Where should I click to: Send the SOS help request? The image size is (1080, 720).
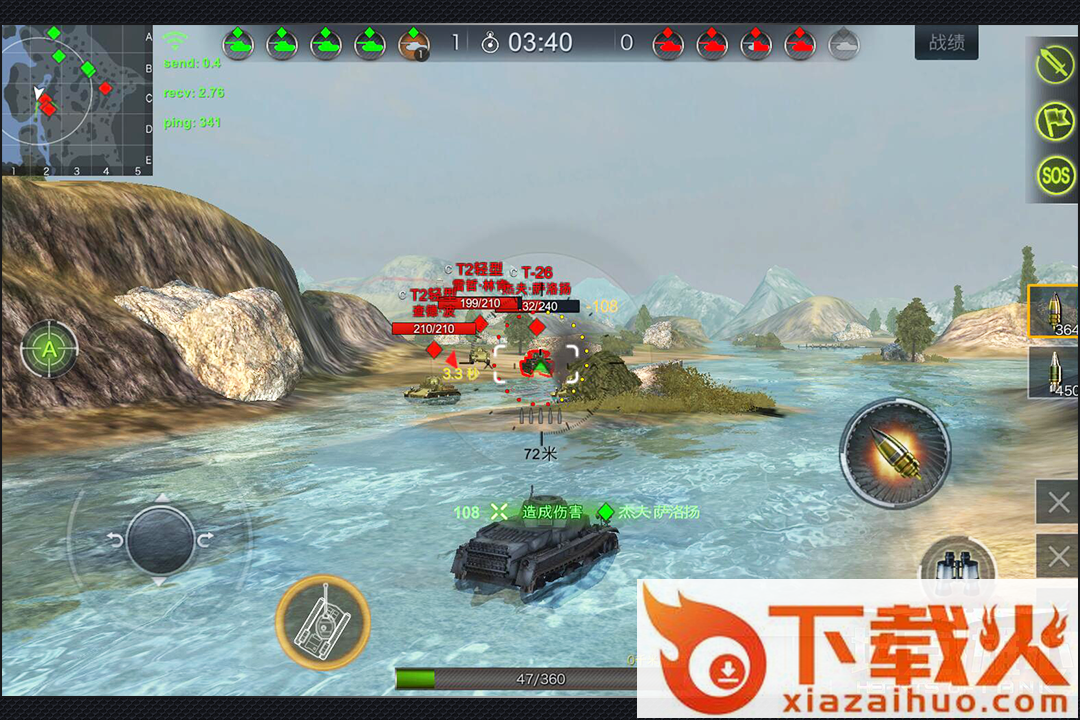pyautogui.click(x=1054, y=176)
